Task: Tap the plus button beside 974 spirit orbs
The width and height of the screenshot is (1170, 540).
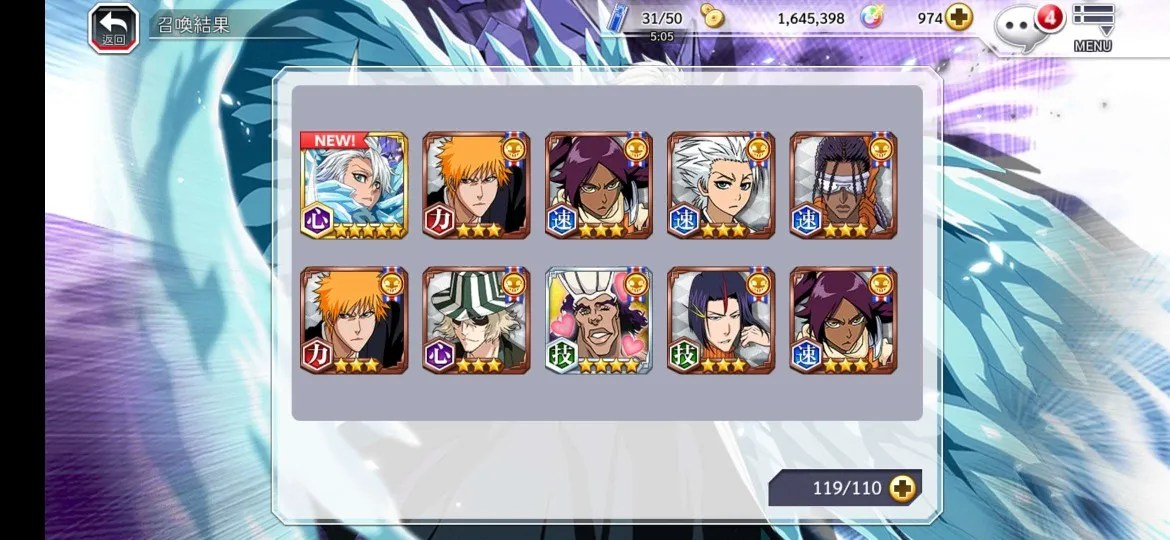Action: tap(959, 18)
